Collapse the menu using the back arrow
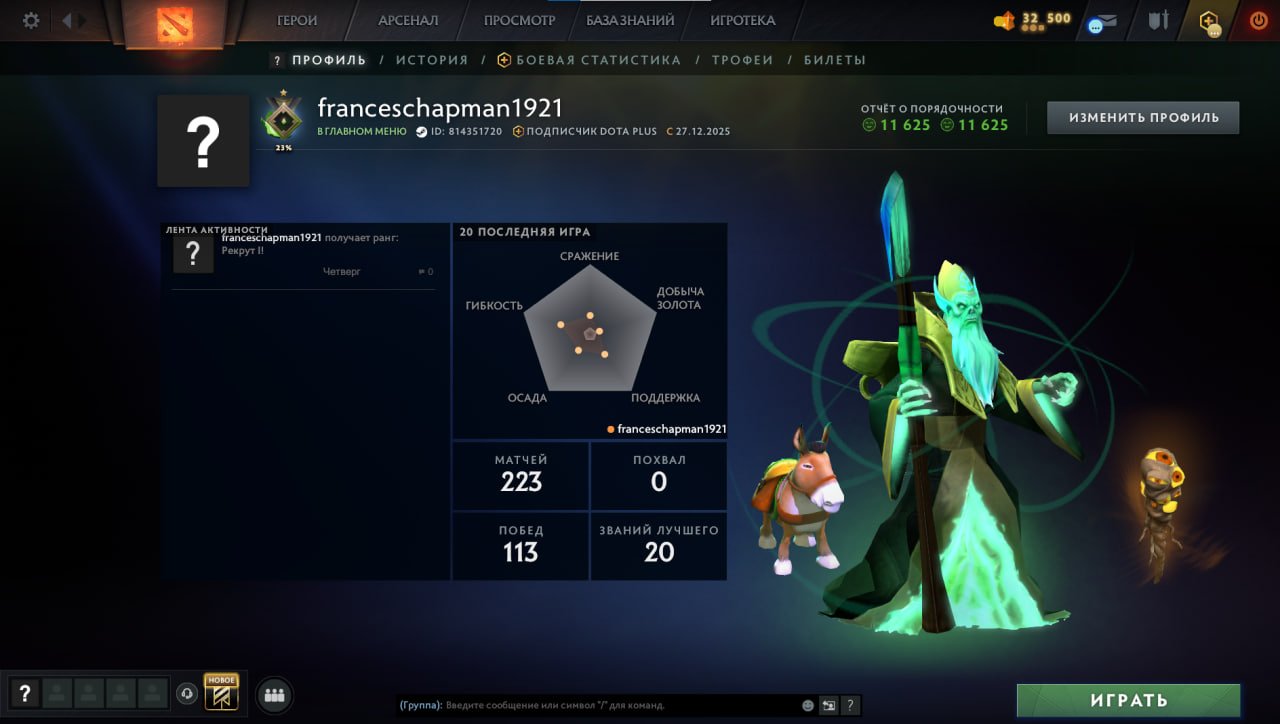The image size is (1280, 724). pos(66,19)
